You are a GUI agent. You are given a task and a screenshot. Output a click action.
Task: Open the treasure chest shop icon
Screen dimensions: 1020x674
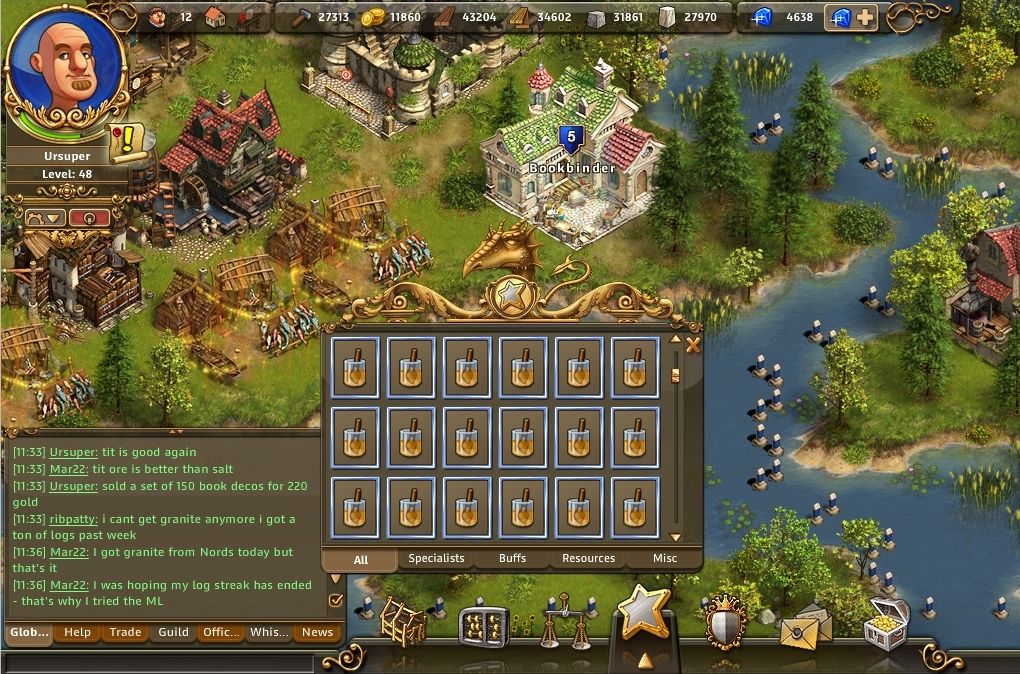click(x=885, y=620)
